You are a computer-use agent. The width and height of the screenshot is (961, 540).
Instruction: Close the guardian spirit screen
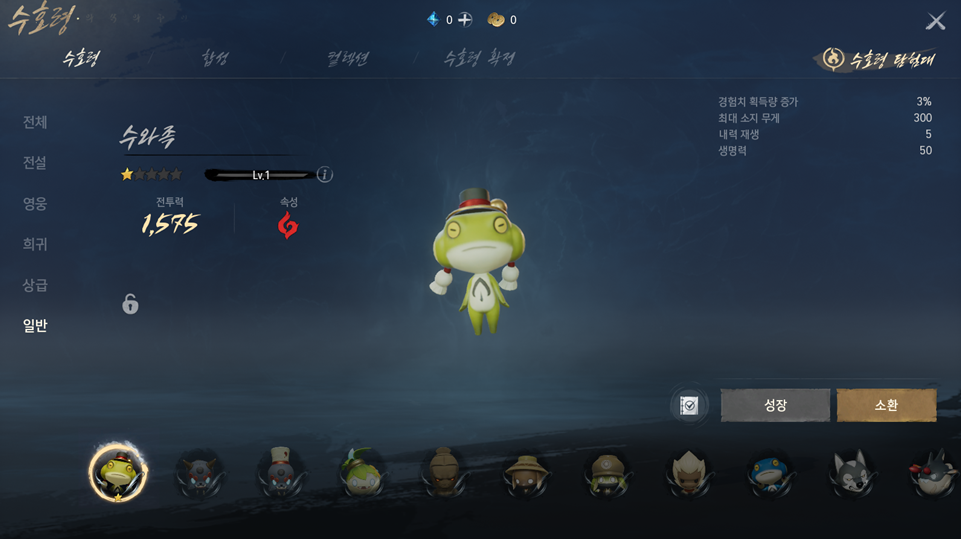click(935, 21)
